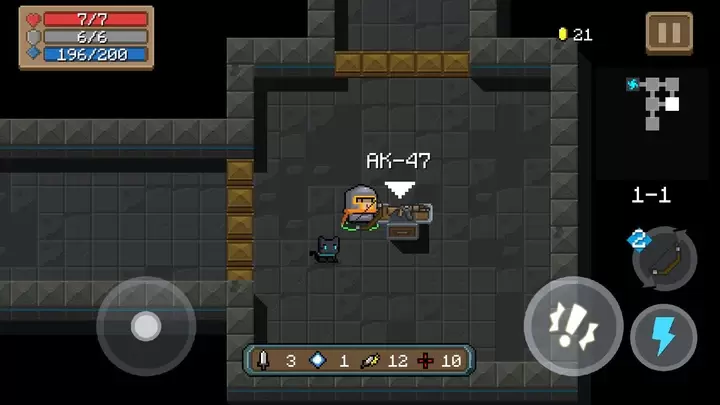Switch weapon using the bow icon
Image resolution: width=720 pixels, height=405 pixels.
pos(664,257)
